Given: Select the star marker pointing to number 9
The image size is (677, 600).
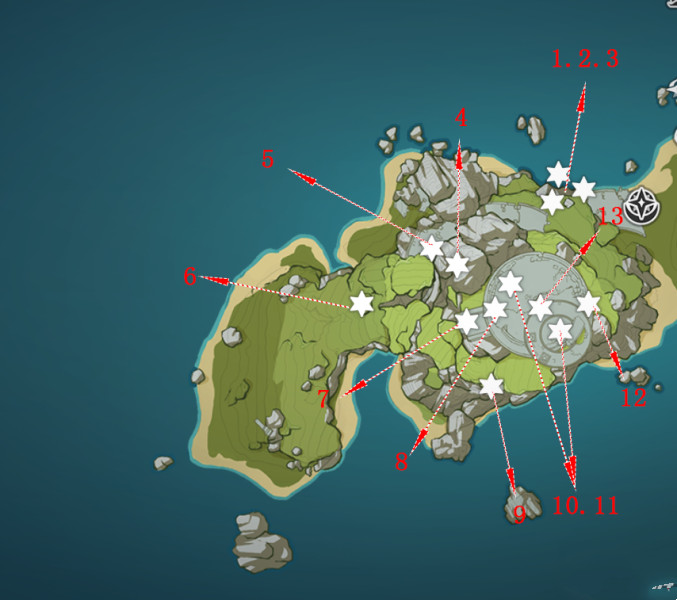Looking at the screenshot, I should click(491, 385).
